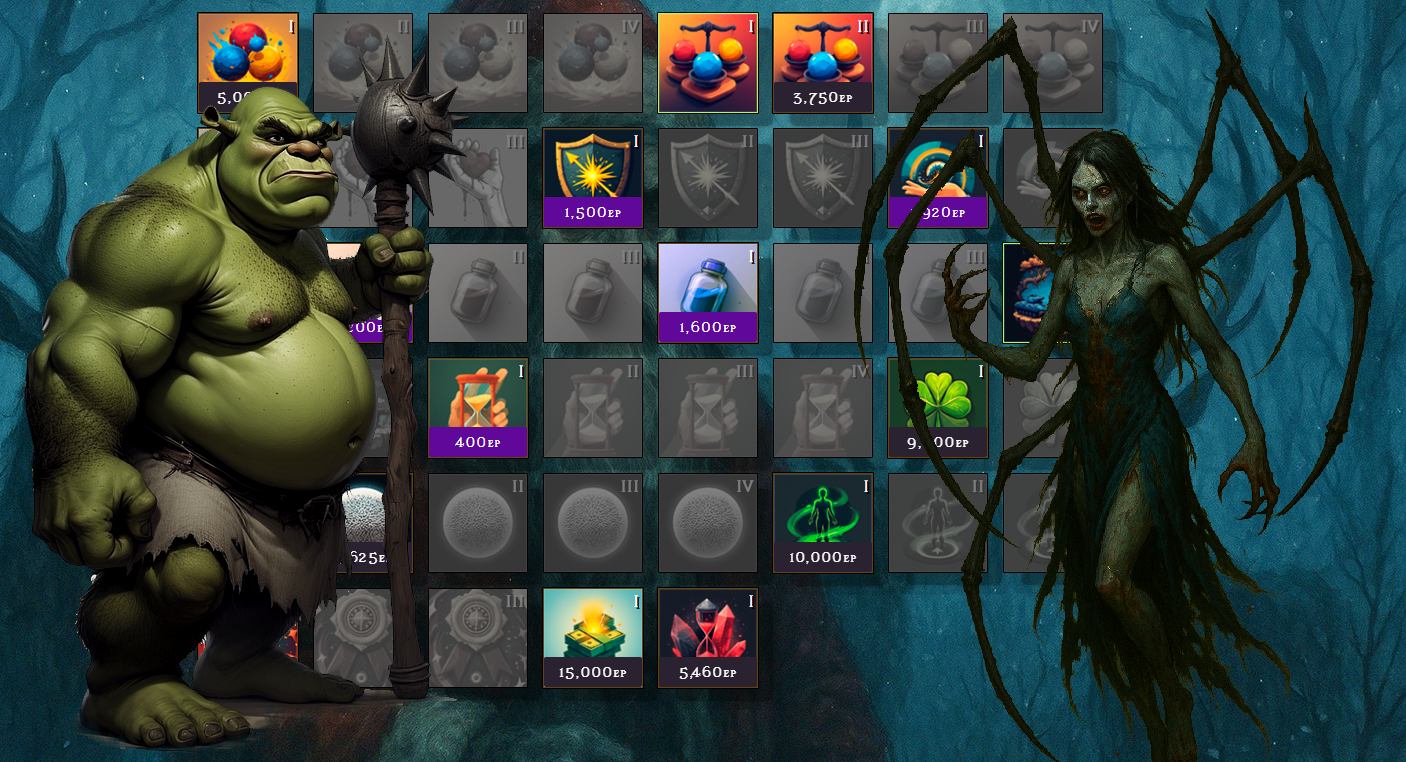This screenshot has height=762, width=1406.
Task: Purchase the hourglass upgrade costing 400 EP
Action: pos(477,407)
